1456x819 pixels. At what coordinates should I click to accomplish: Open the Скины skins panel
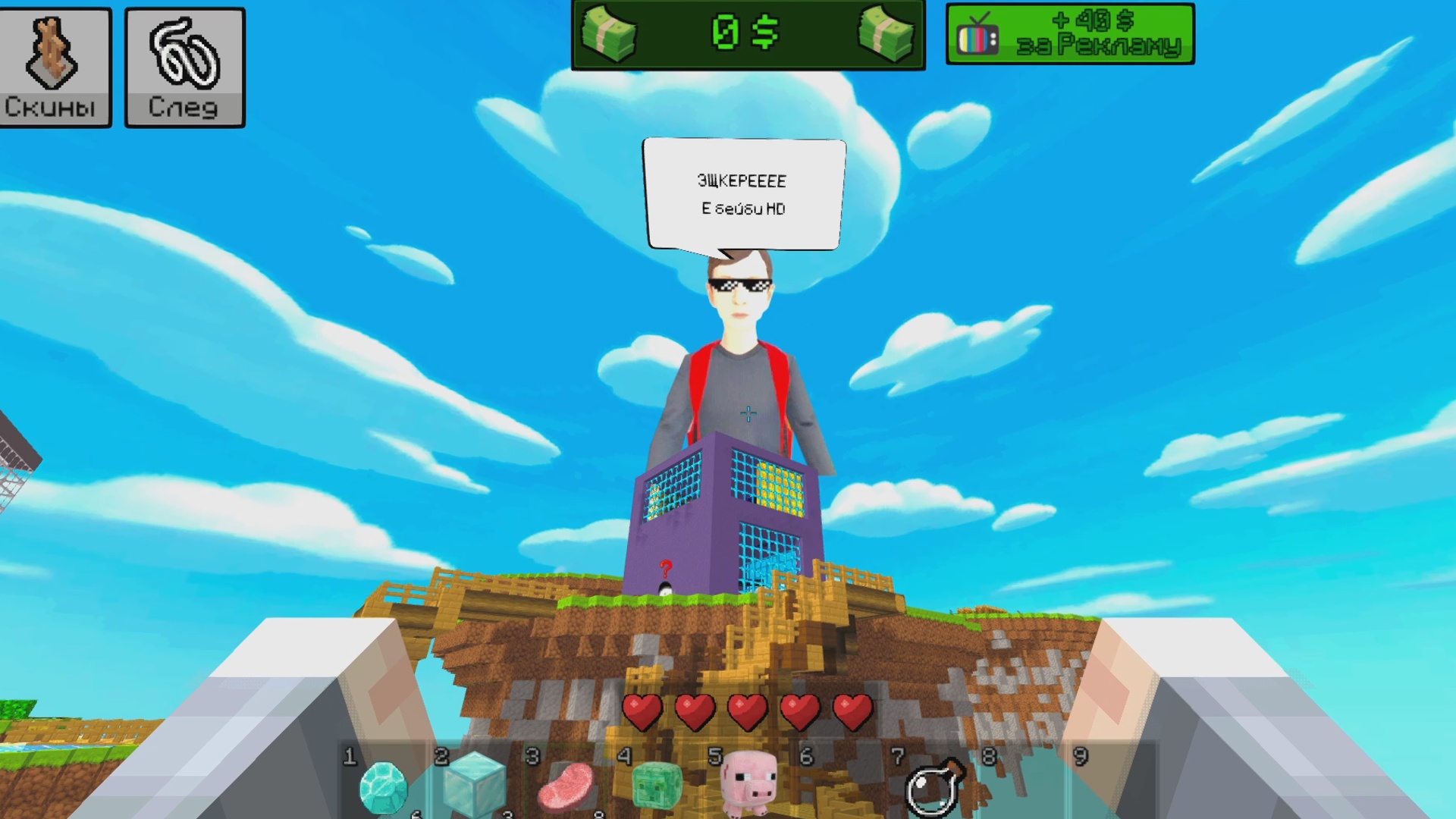[x=55, y=66]
